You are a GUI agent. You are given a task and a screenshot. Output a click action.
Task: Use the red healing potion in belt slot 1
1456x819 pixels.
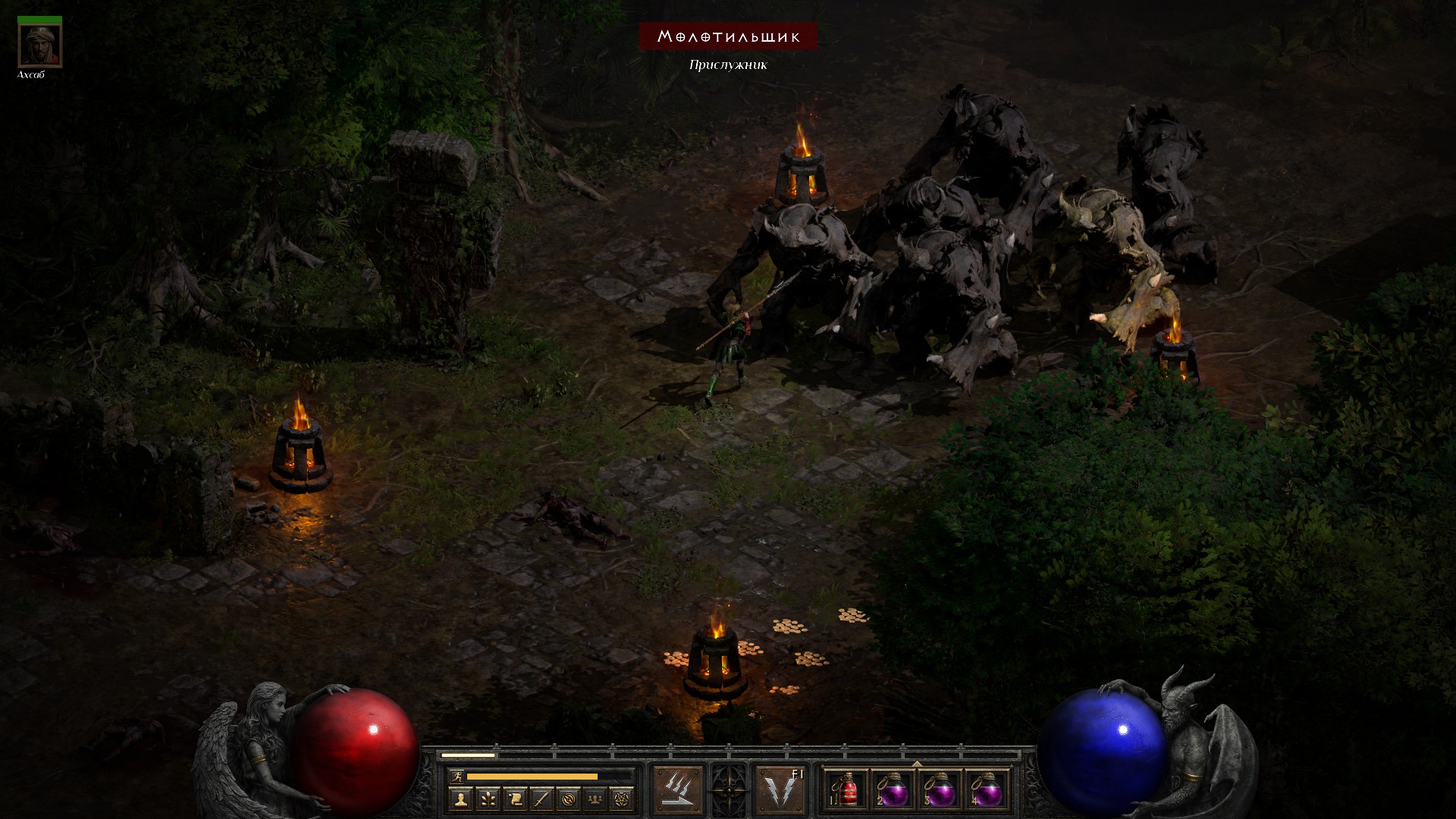coord(847,790)
